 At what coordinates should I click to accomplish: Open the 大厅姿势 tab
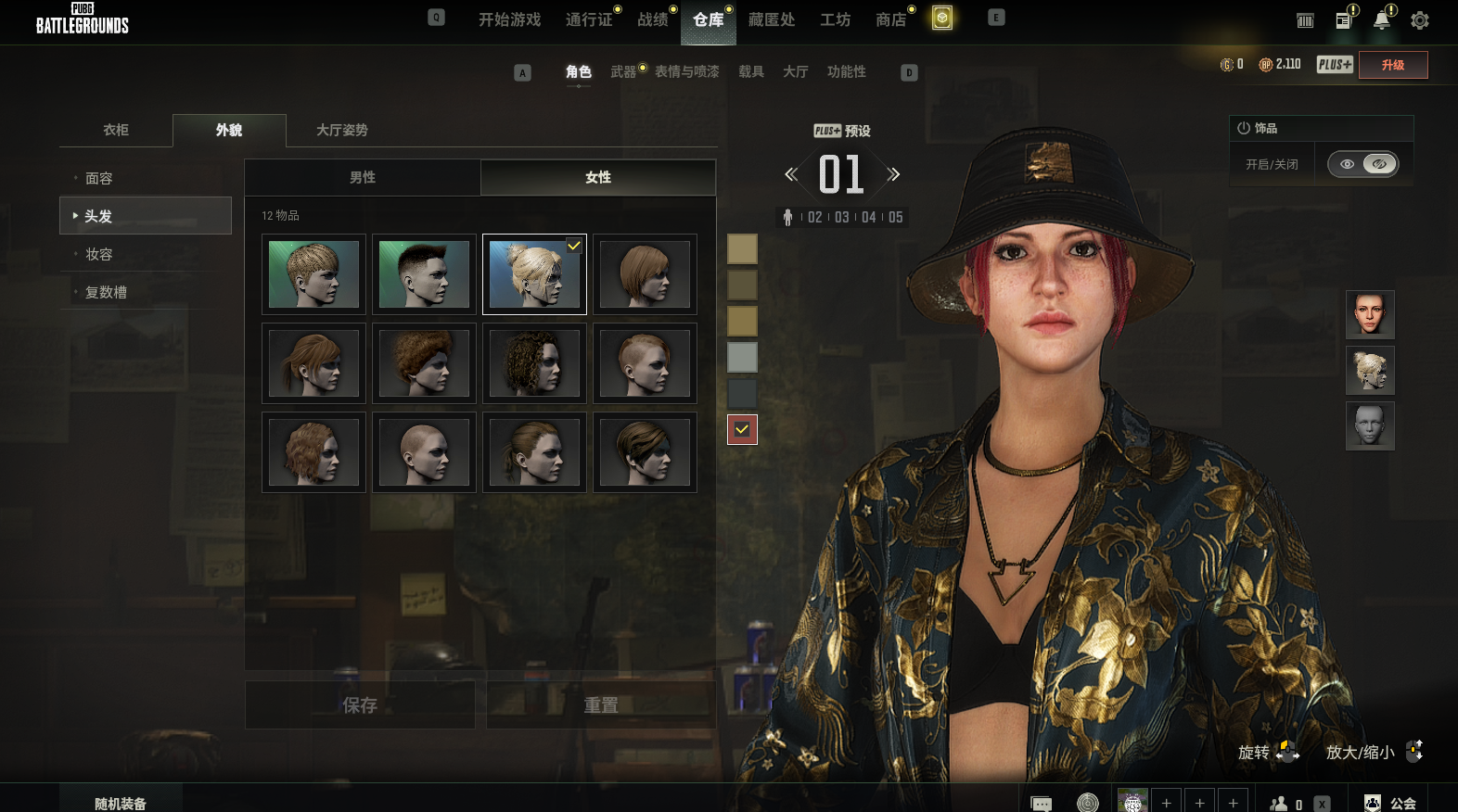341,130
